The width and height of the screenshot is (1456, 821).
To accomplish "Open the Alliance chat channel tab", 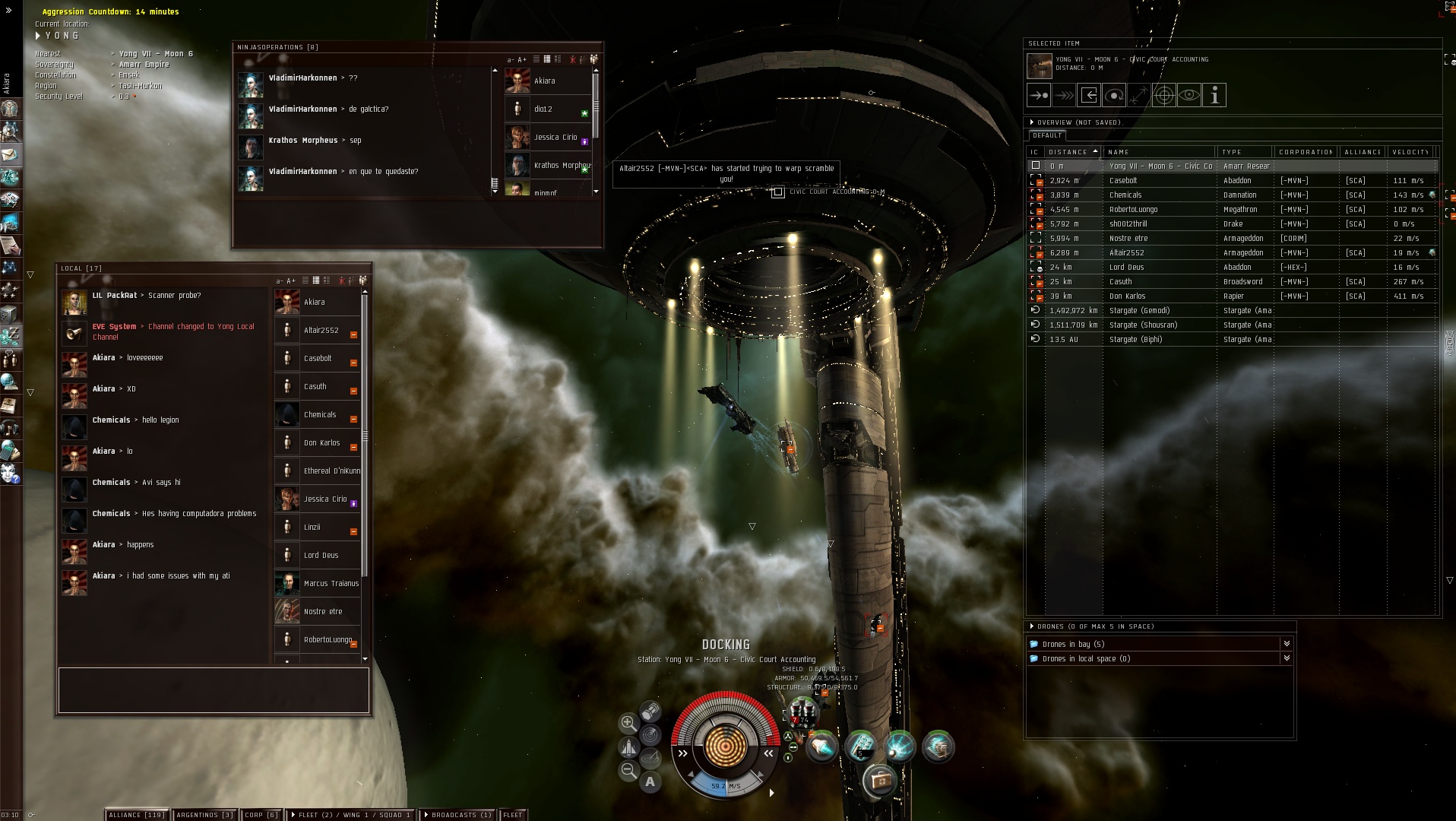I will tap(137, 814).
